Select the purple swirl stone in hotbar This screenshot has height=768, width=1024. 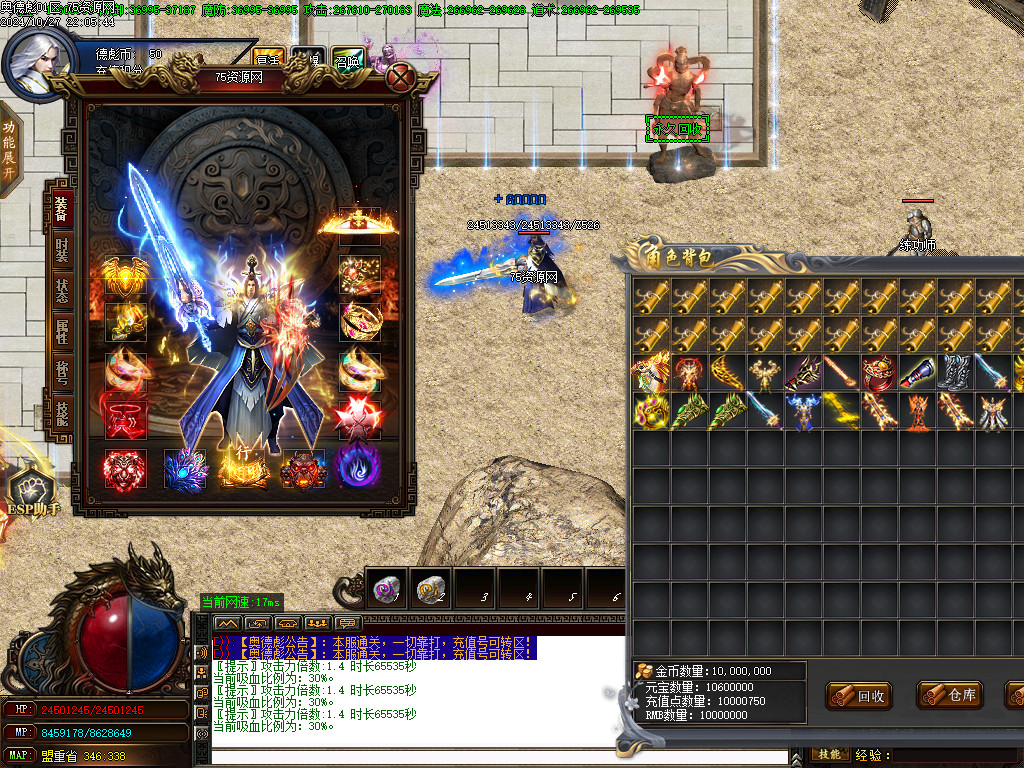coord(387,590)
